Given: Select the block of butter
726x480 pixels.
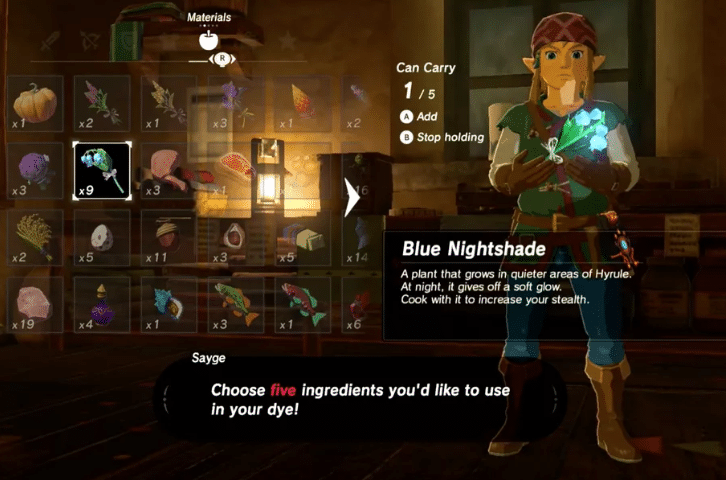Looking at the screenshot, I should tap(301, 237).
